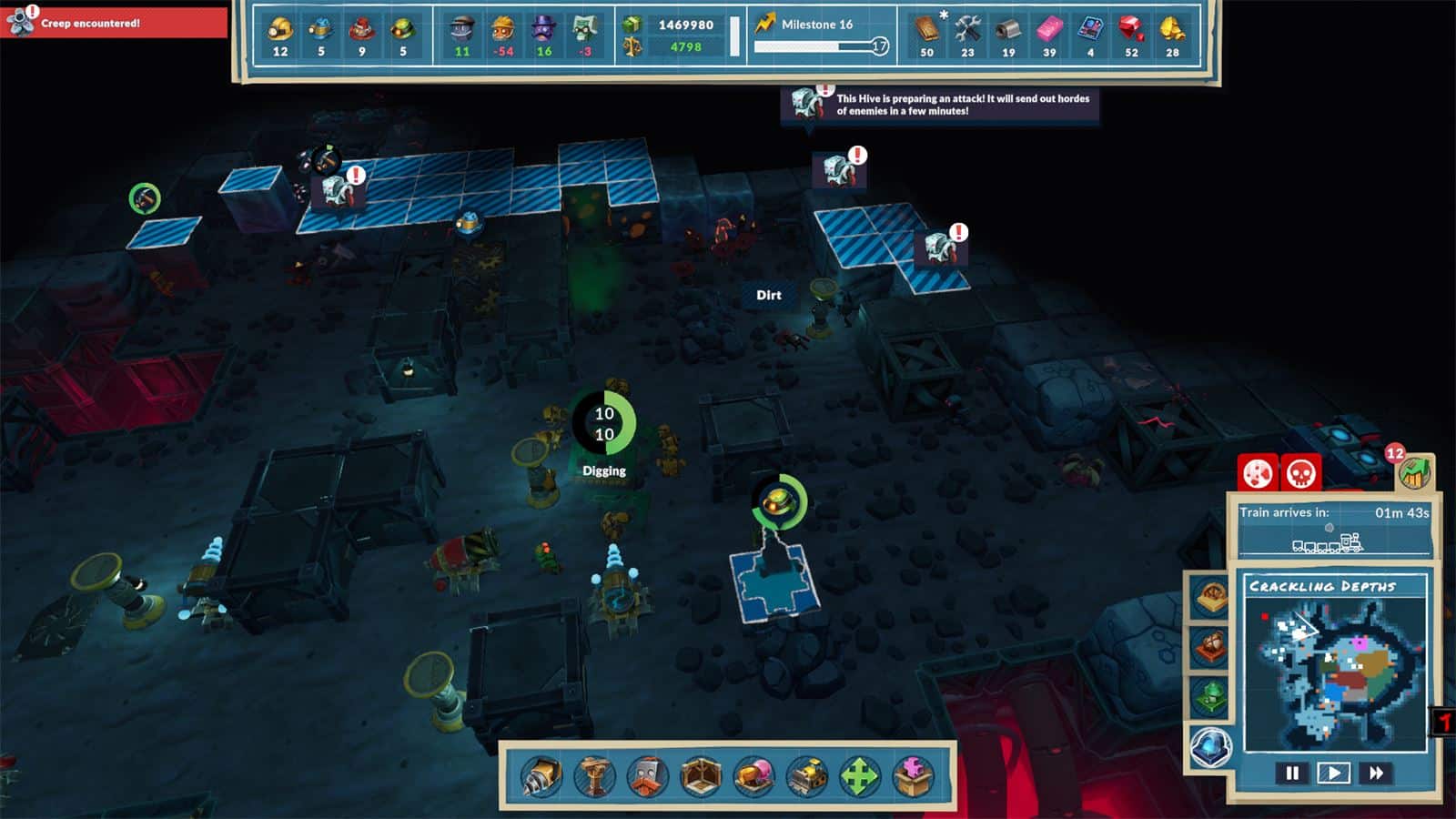Select the support pillar tool
Viewport: 1456px width, 819px height.
(592, 775)
